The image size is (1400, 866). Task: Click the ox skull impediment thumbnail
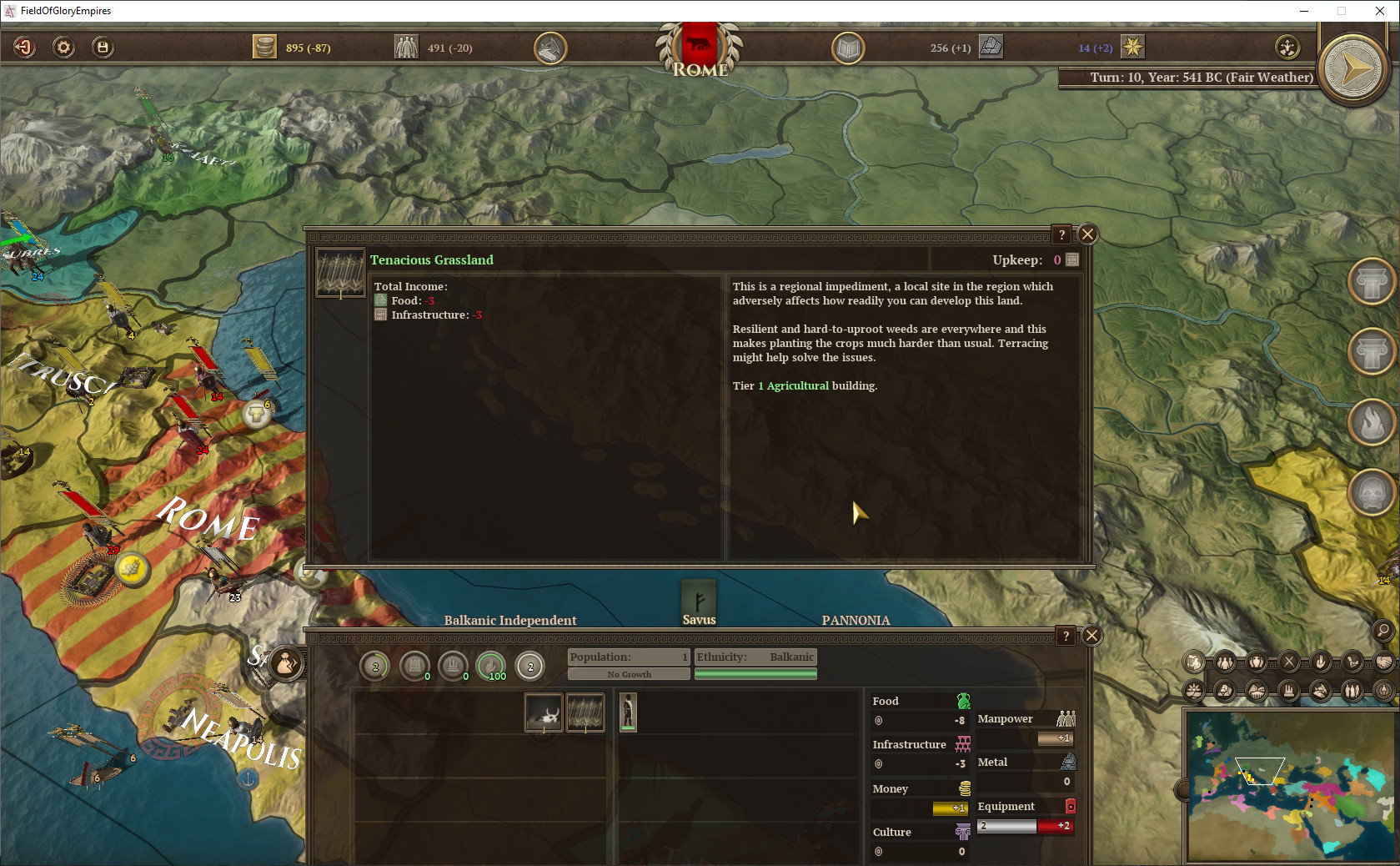(544, 712)
